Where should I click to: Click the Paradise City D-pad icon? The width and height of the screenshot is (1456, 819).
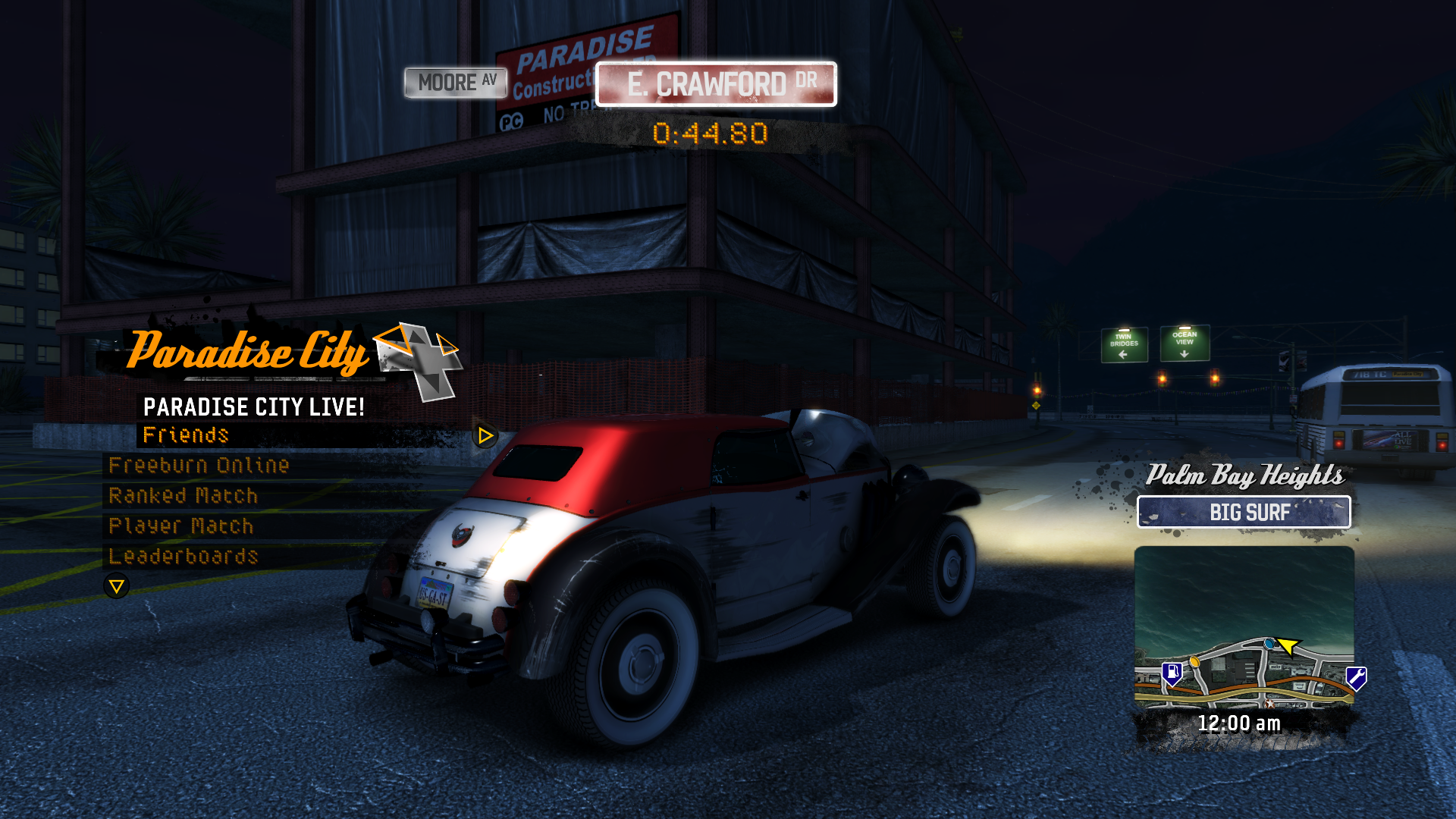pos(419,361)
